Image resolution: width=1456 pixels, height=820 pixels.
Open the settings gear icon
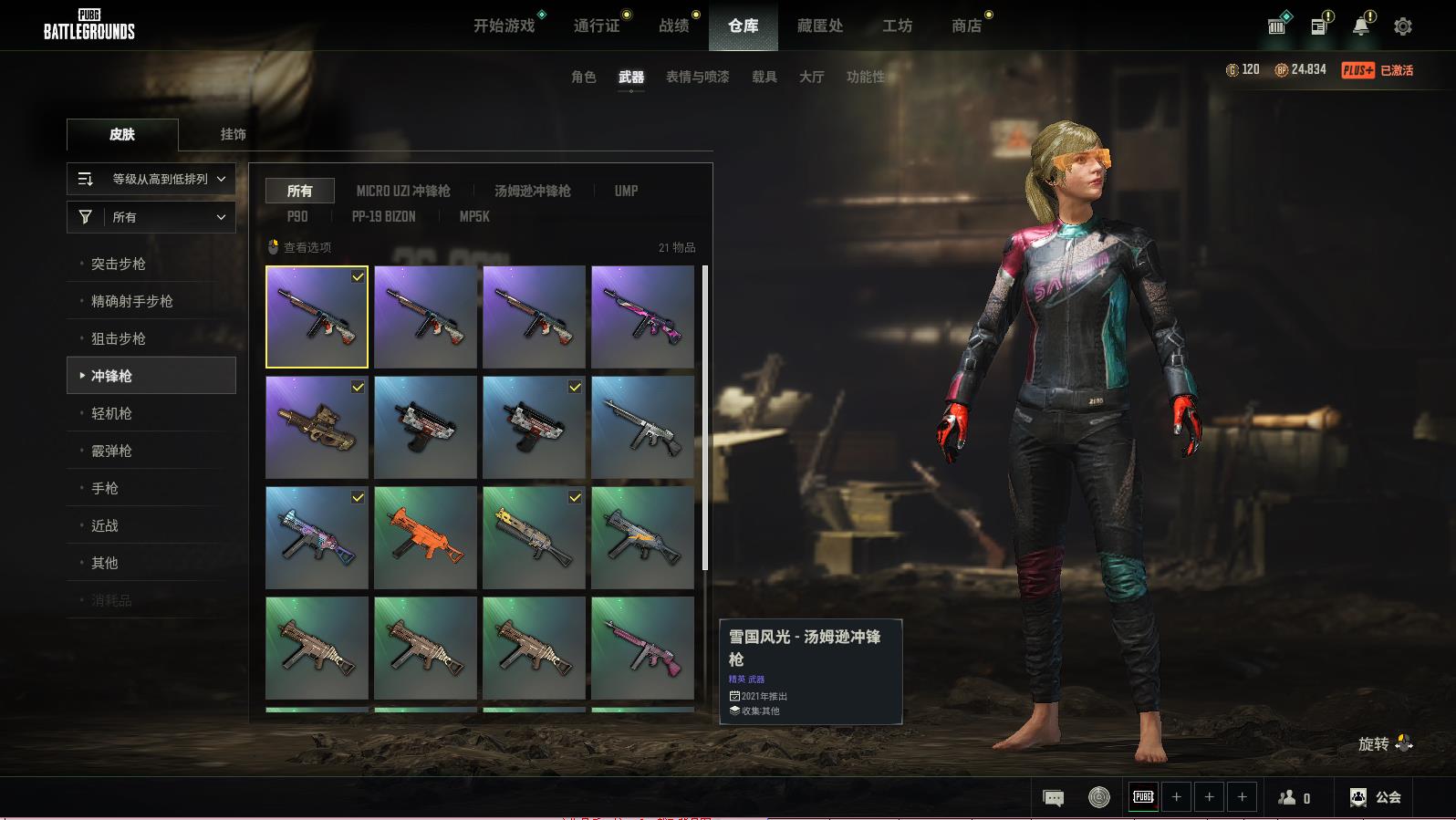[1402, 26]
